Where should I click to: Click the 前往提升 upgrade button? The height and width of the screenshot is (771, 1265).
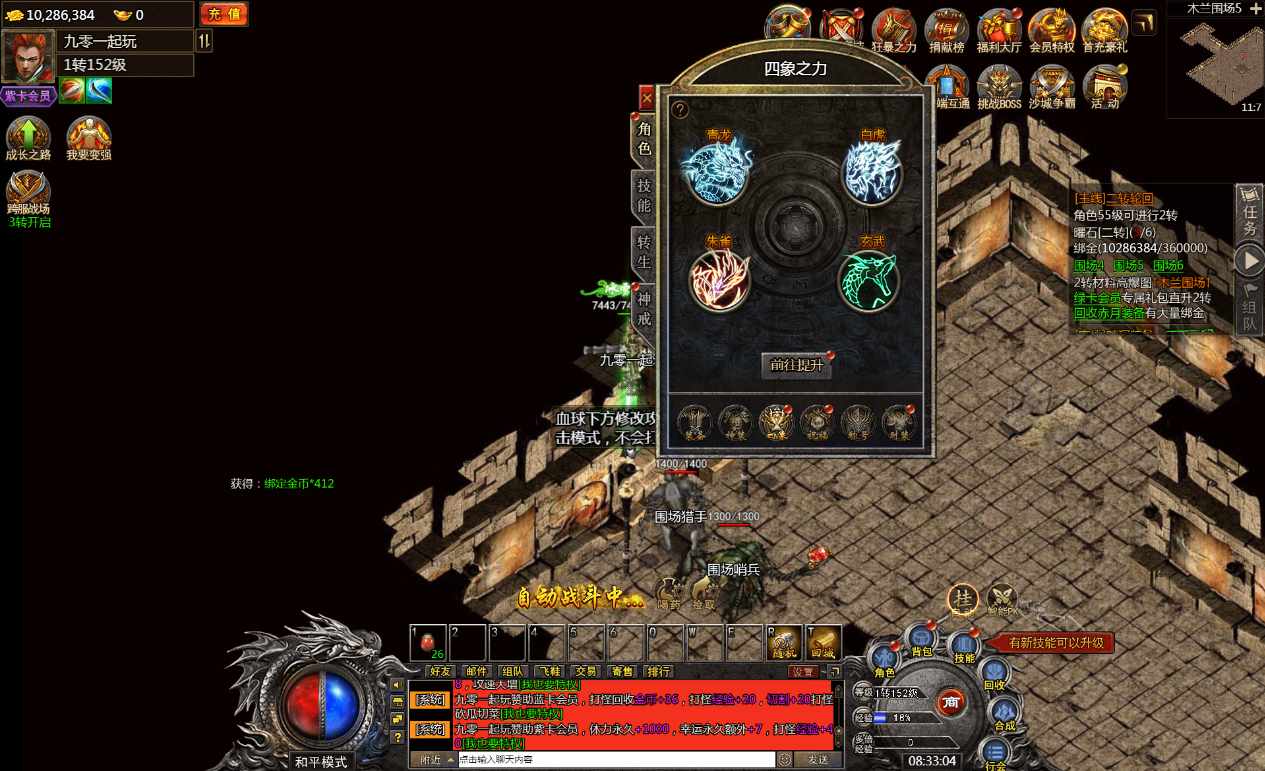click(796, 365)
